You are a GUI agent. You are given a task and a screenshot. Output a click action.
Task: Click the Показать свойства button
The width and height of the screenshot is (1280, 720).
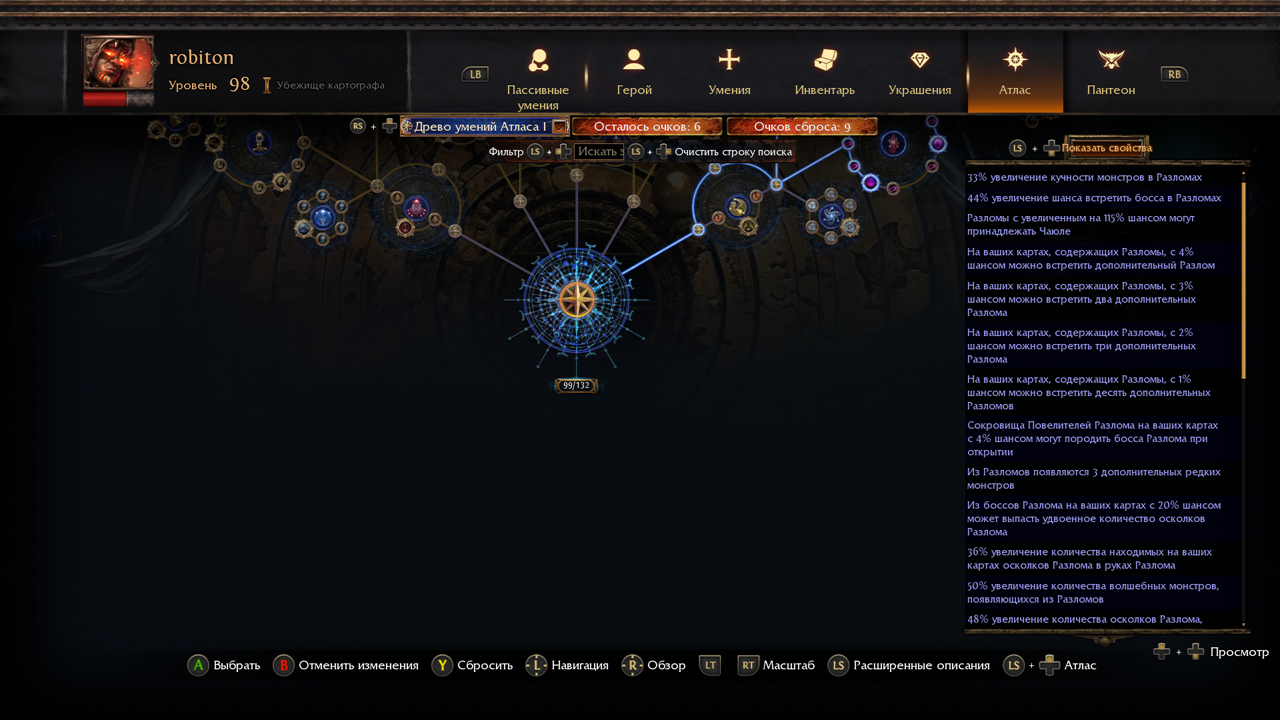[x=1106, y=148]
